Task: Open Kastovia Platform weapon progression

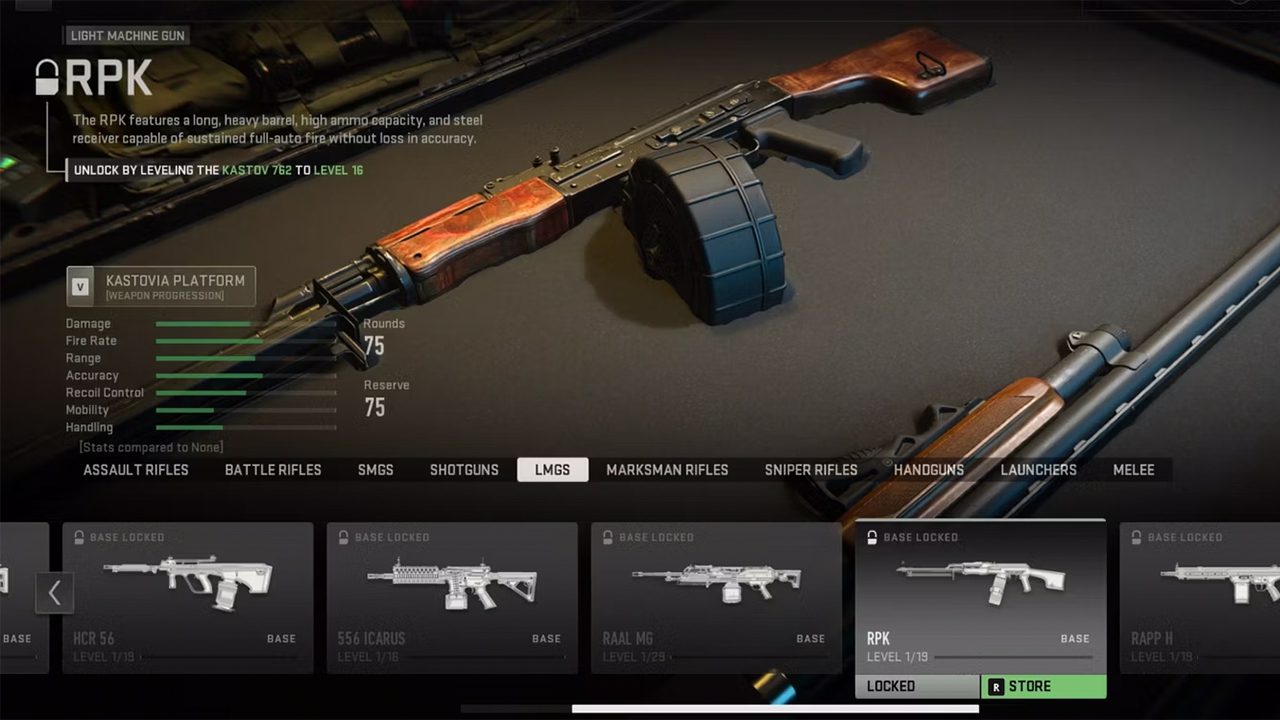Action: point(161,286)
